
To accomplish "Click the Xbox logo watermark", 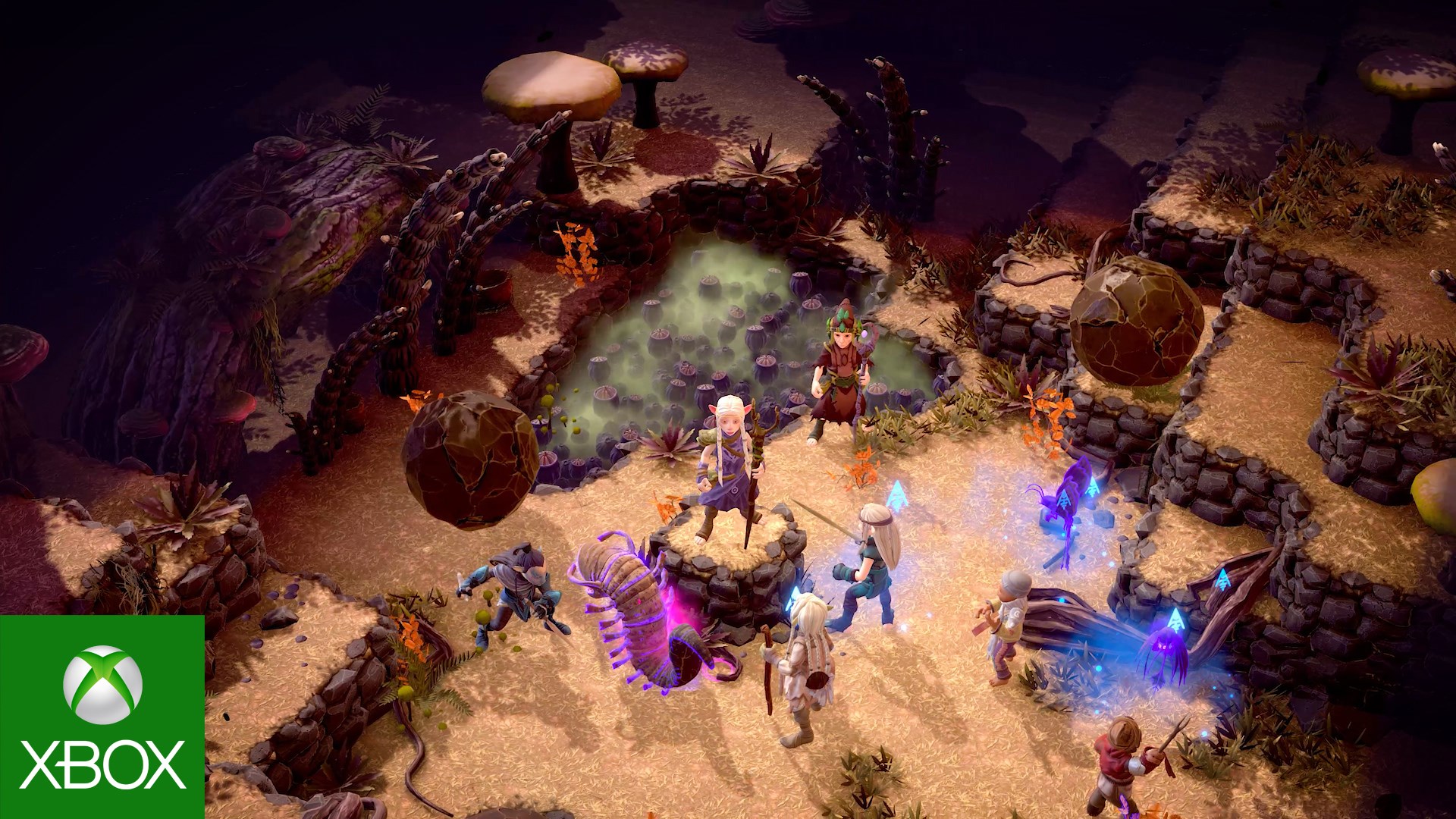I will click(x=102, y=717).
